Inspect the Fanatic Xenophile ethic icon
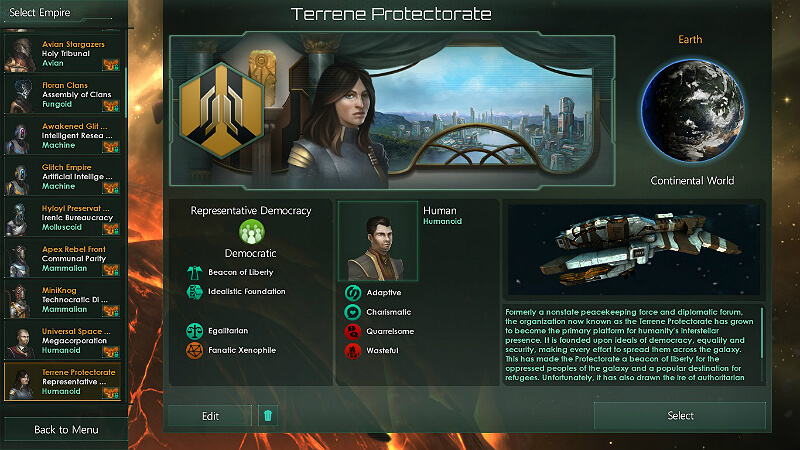800x450 pixels. pos(194,350)
